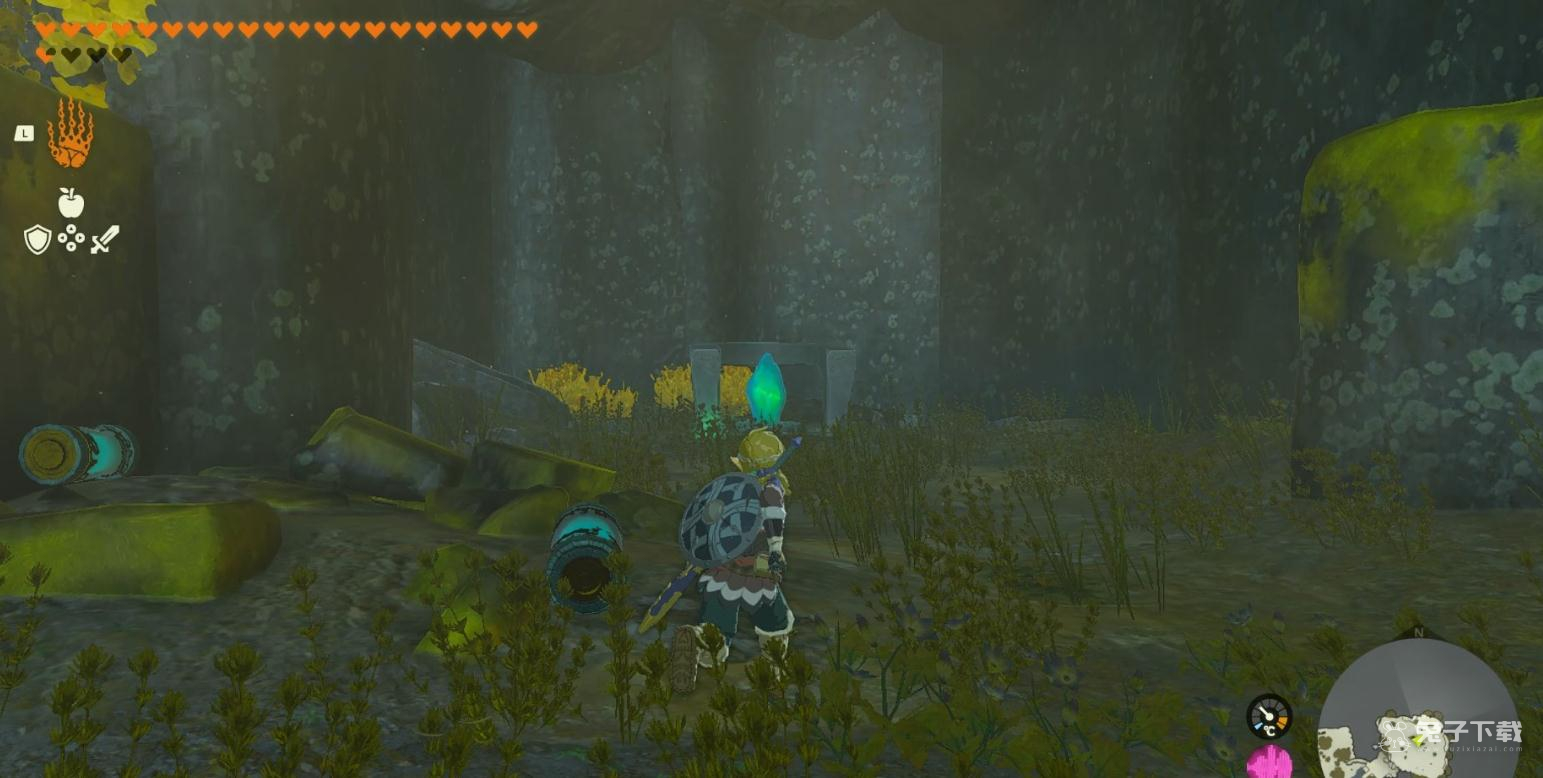Choose the sword weapon quick-select icon
This screenshot has height=778, width=1543.
pyautogui.click(x=104, y=239)
